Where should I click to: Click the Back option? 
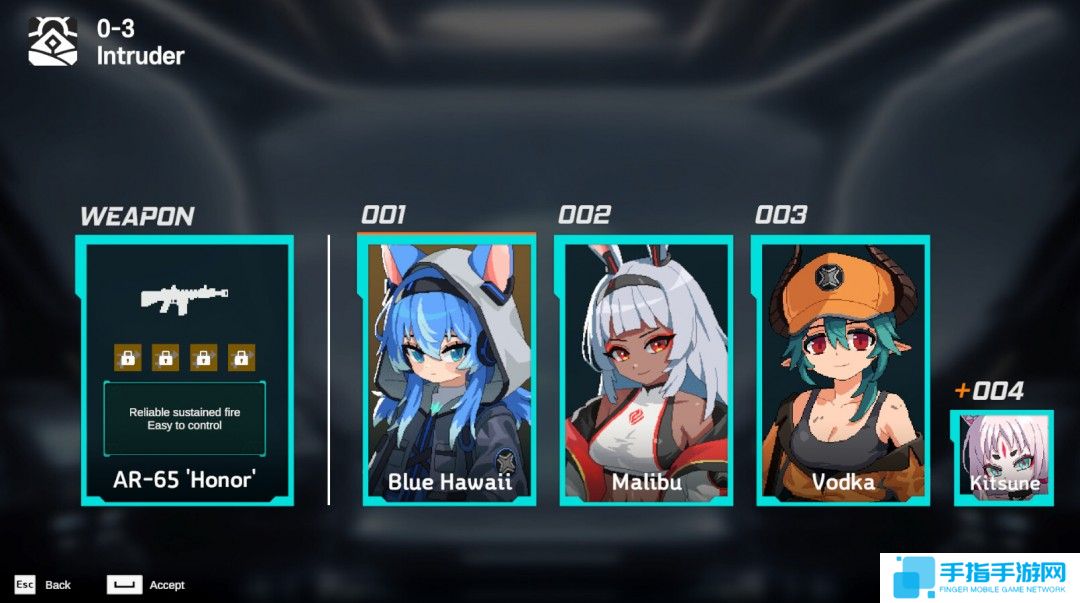44,585
